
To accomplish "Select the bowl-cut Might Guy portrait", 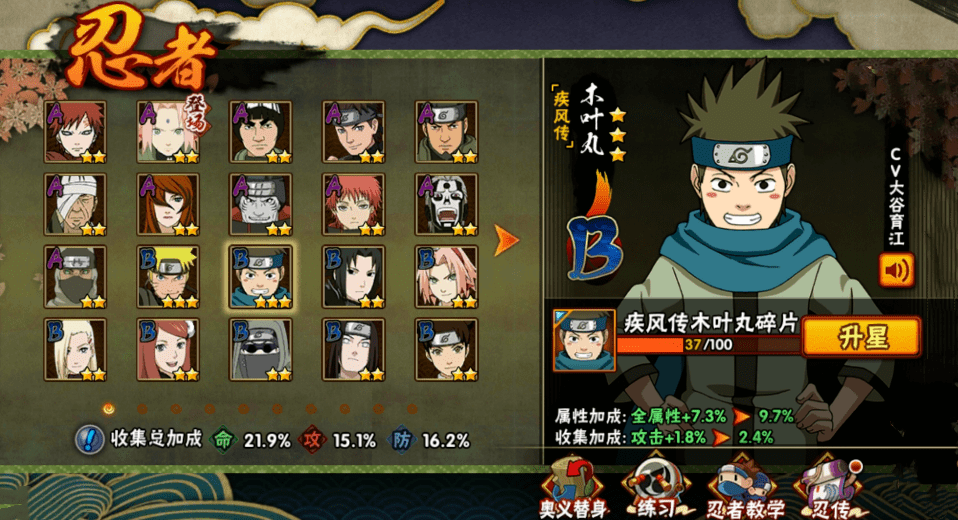I will point(260,131).
